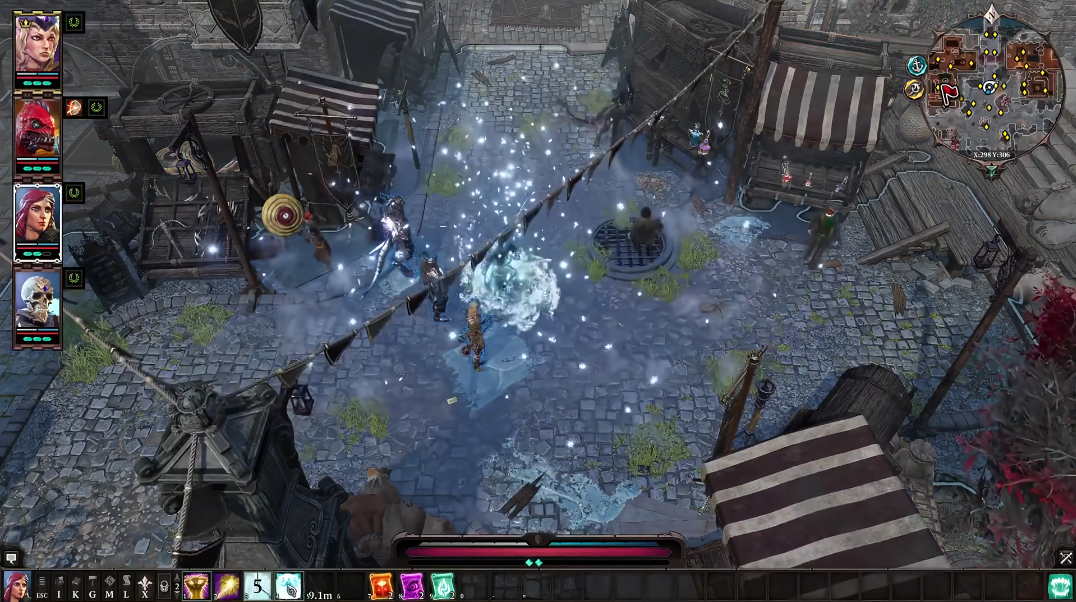Open the journal marked L
This screenshot has height=602, width=1076.
(127, 587)
